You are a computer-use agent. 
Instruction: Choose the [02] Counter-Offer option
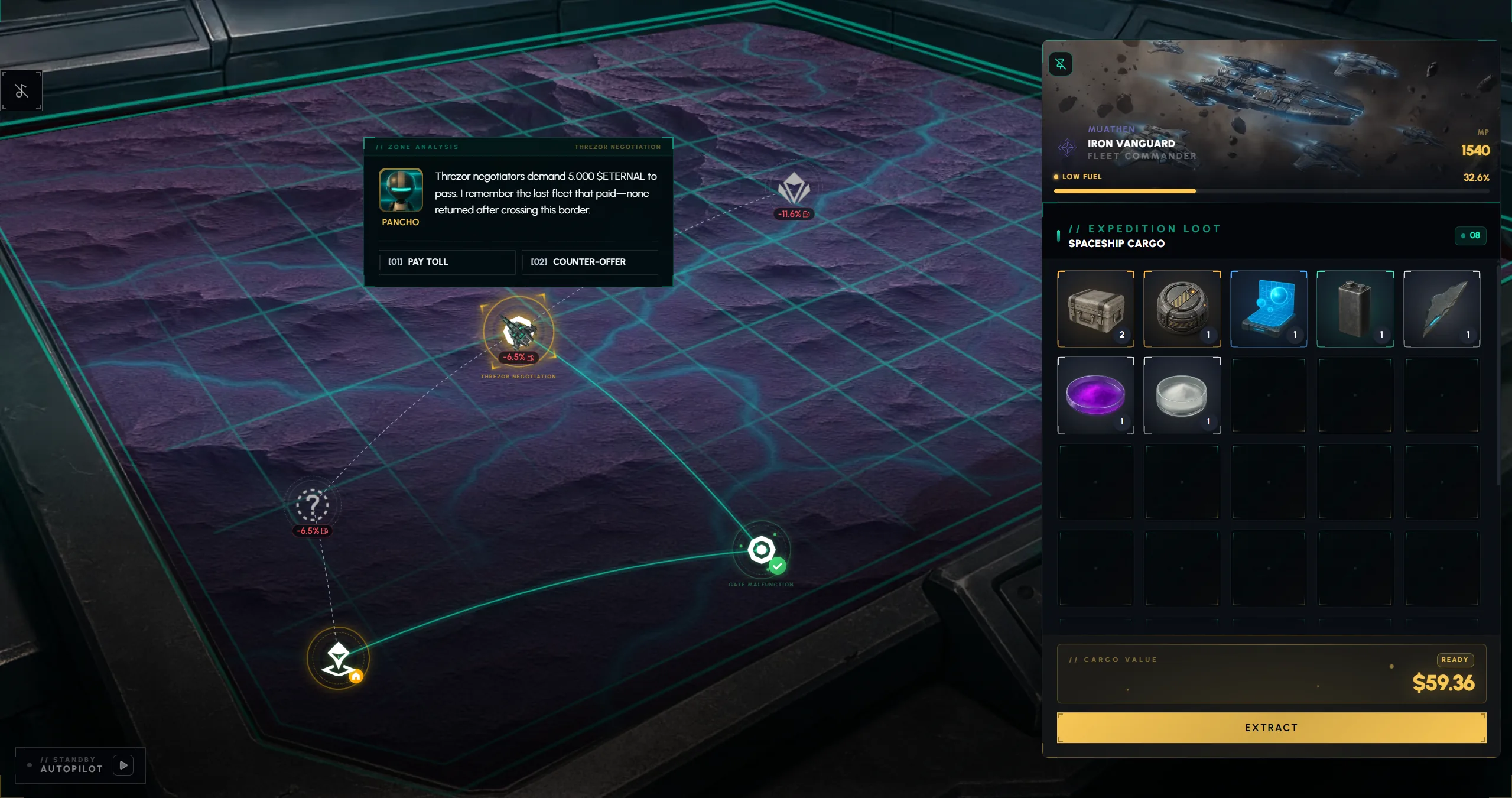click(589, 262)
